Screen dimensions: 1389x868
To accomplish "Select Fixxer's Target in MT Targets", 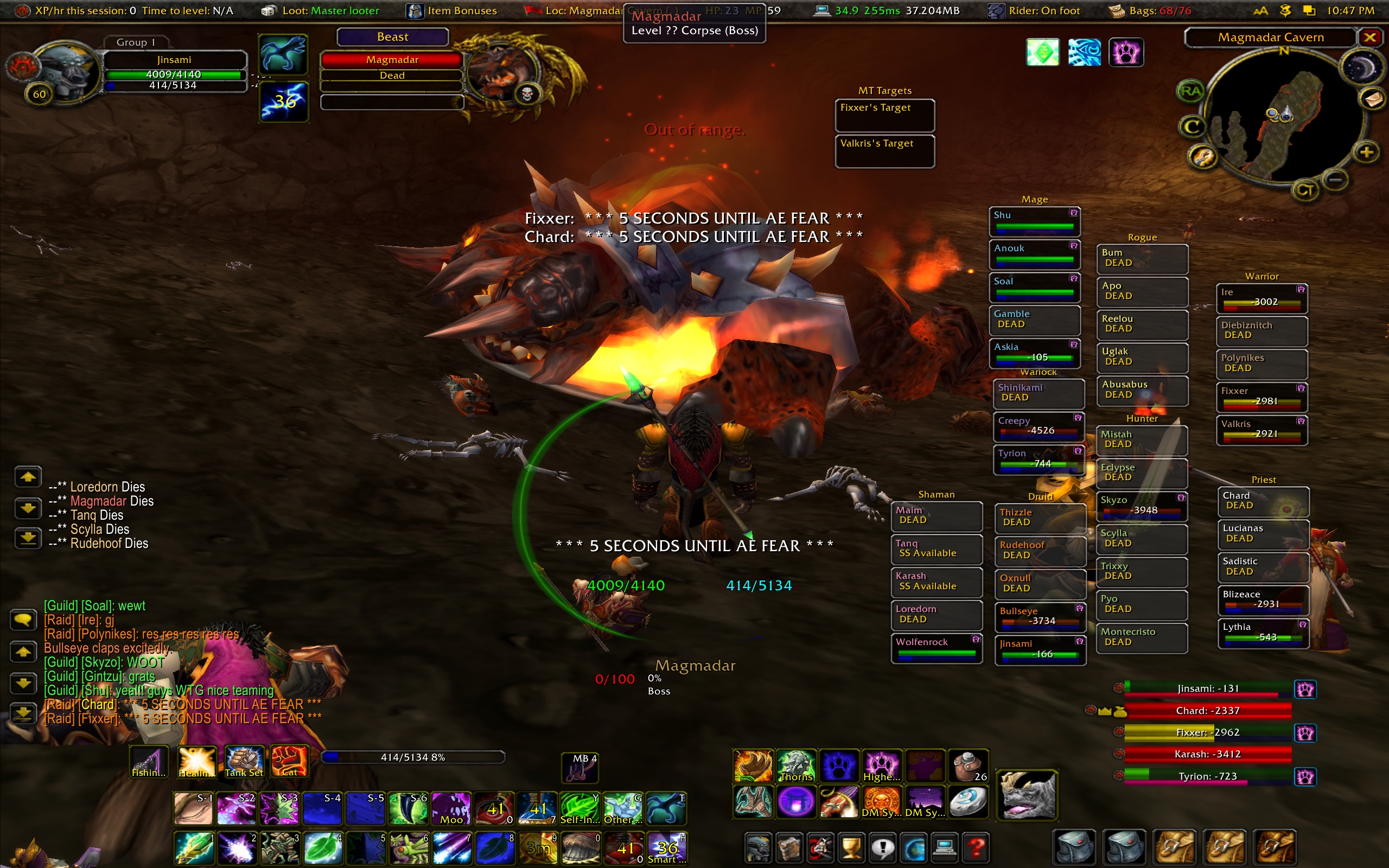I will click(x=884, y=115).
